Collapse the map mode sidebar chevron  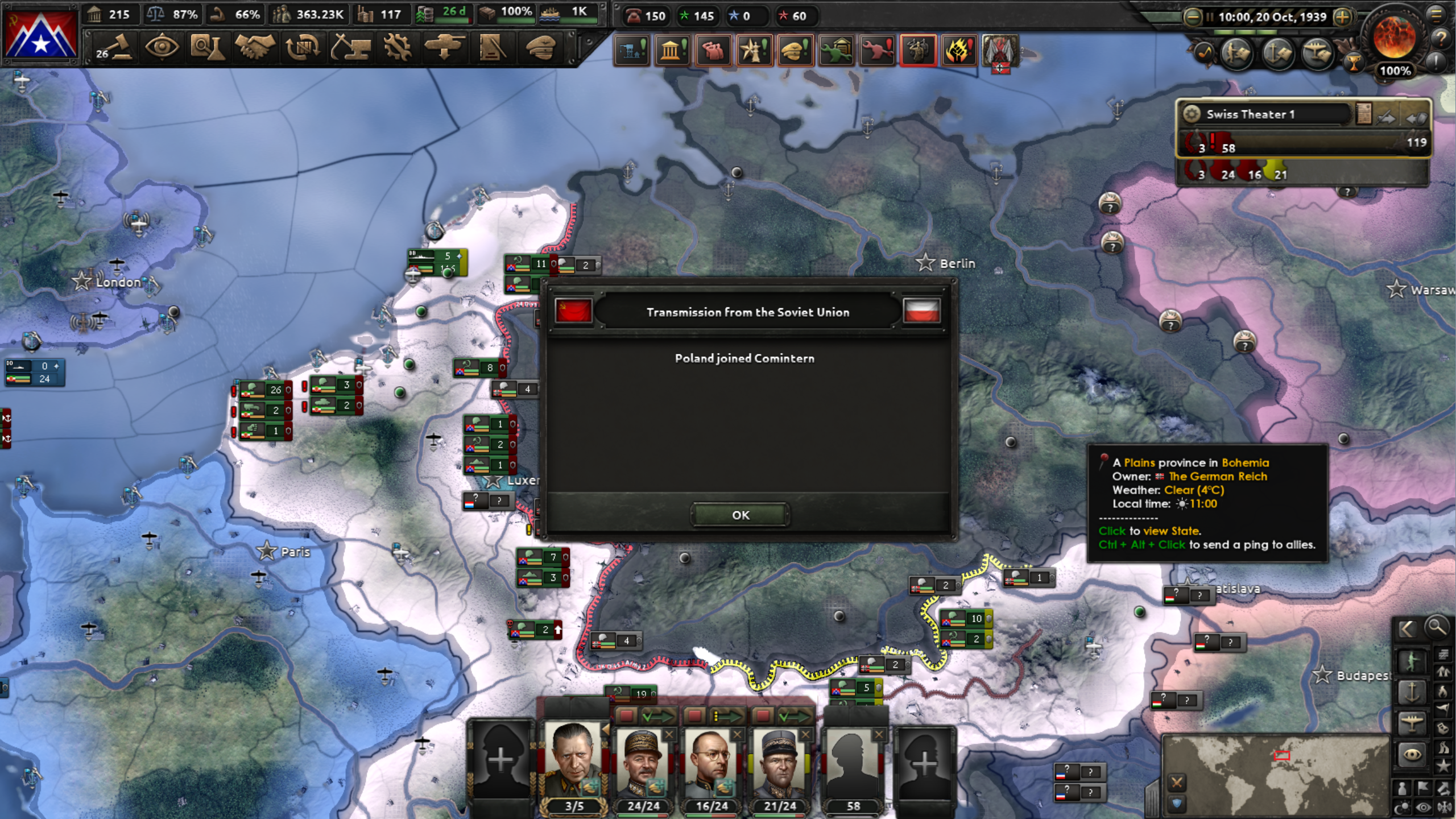coord(1407,628)
